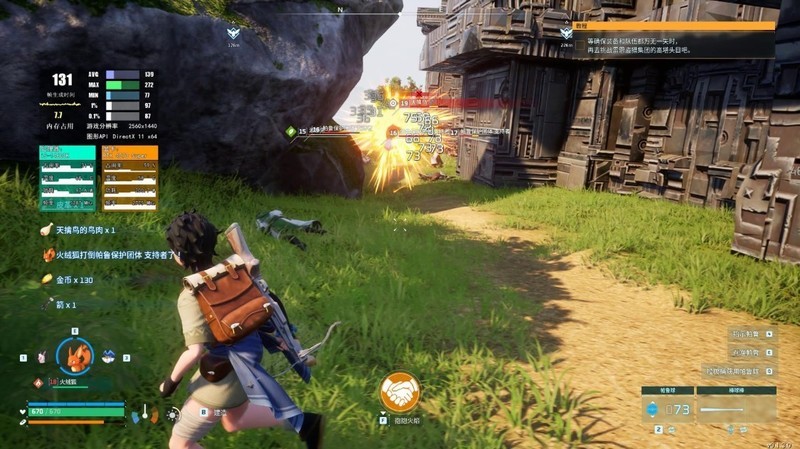Toggle the tutorial objective checkbox
Screen dimensions: 800x449
coord(580,45)
